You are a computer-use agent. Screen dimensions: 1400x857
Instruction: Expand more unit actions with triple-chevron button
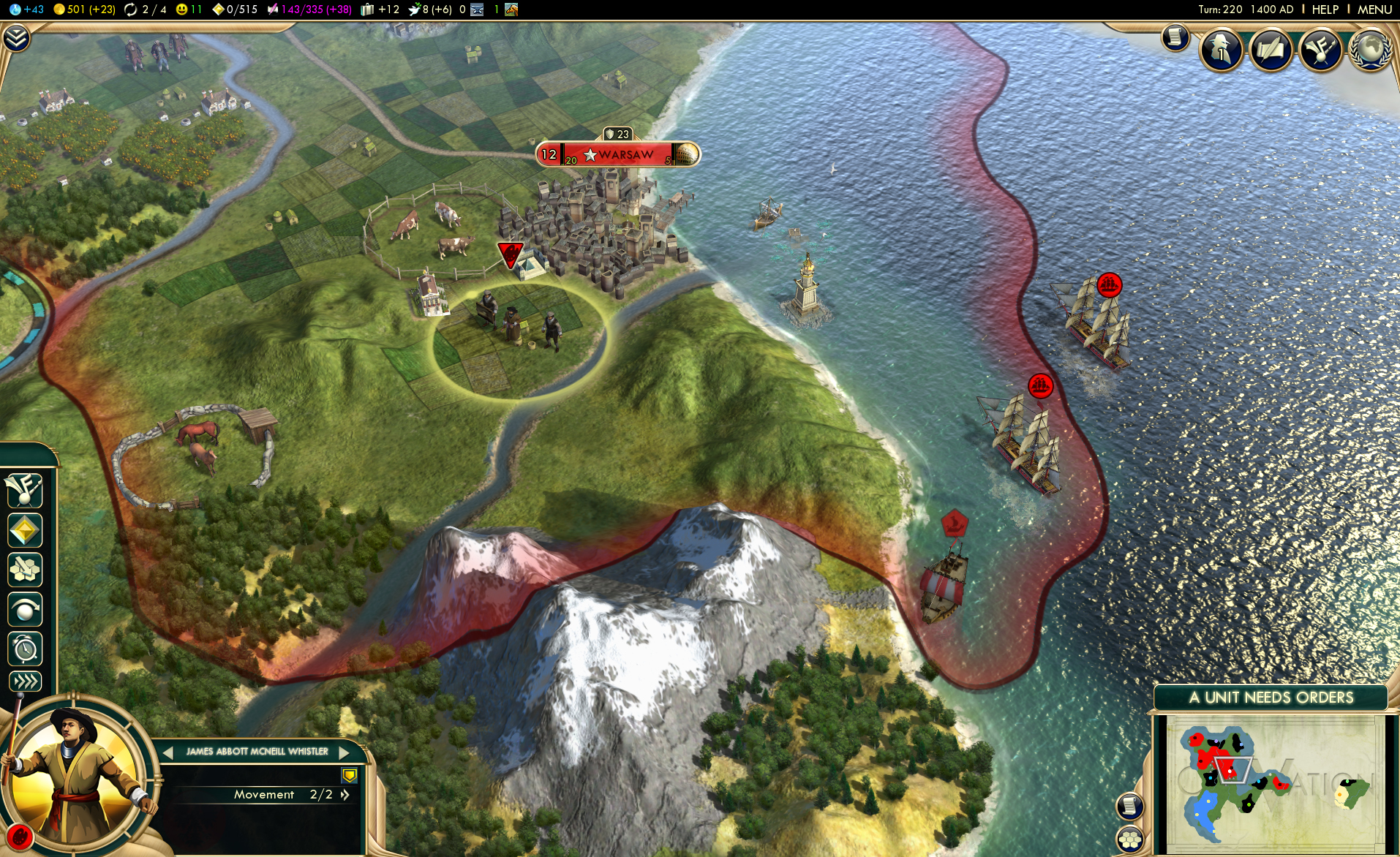click(x=25, y=682)
